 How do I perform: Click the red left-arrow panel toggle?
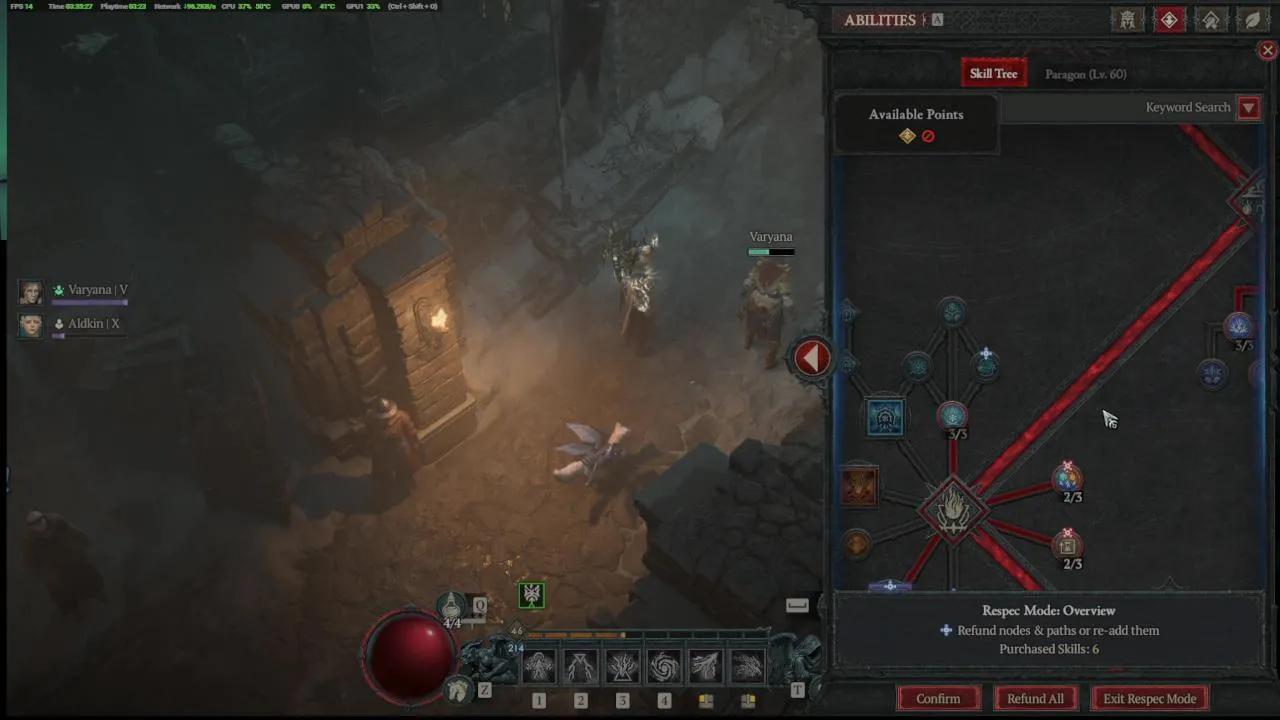click(812, 358)
